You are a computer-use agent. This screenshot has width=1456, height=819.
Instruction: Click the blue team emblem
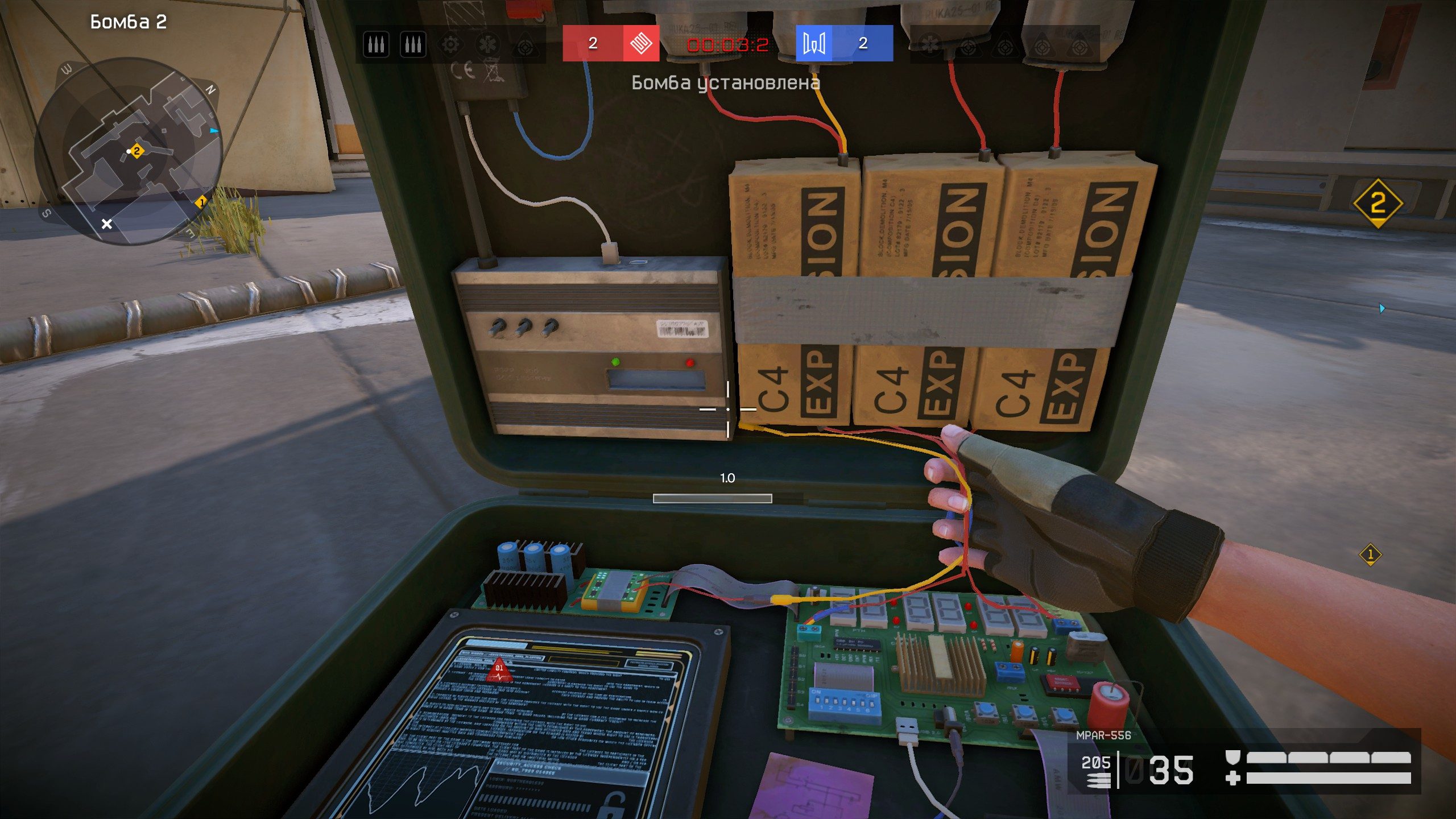point(814,43)
